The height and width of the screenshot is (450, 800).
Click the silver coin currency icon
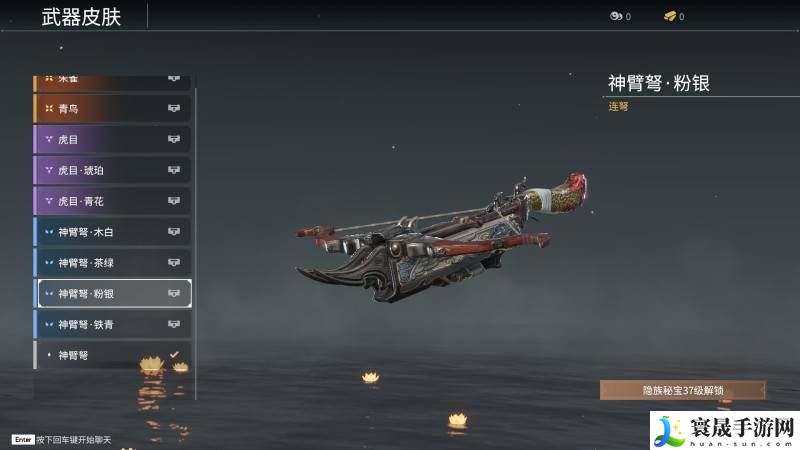click(615, 16)
